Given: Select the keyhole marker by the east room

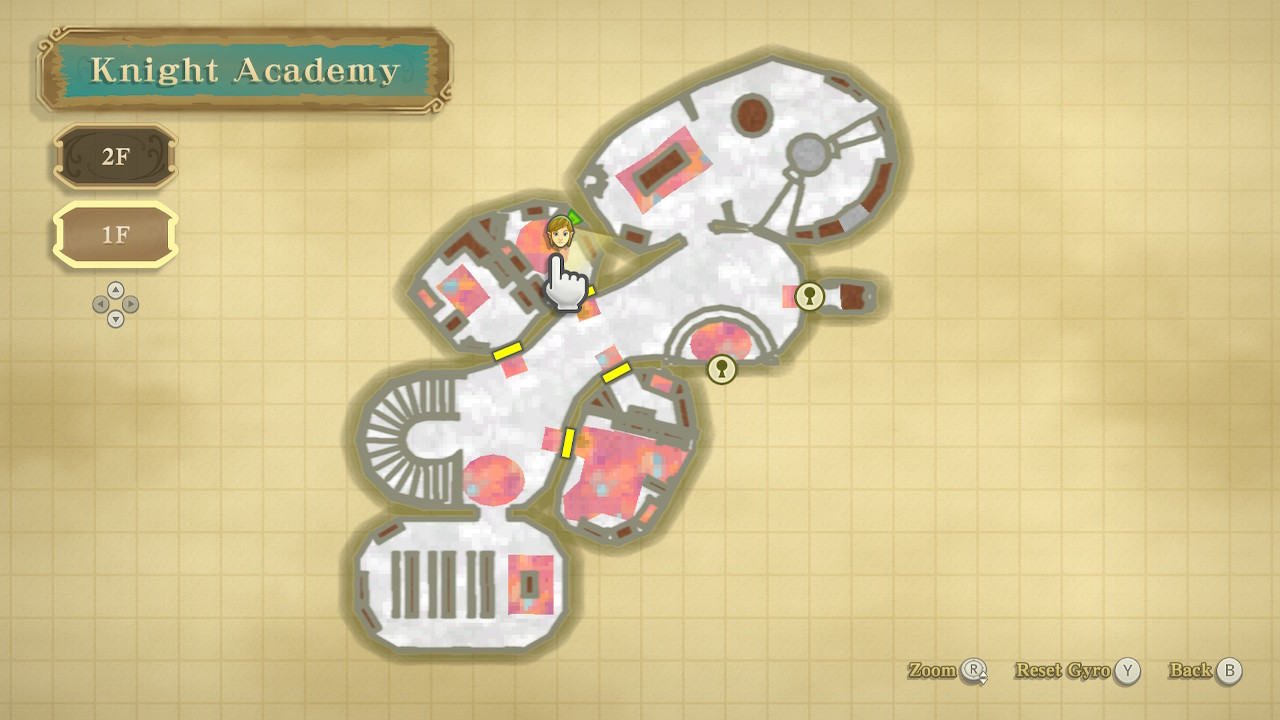Looking at the screenshot, I should [x=809, y=296].
